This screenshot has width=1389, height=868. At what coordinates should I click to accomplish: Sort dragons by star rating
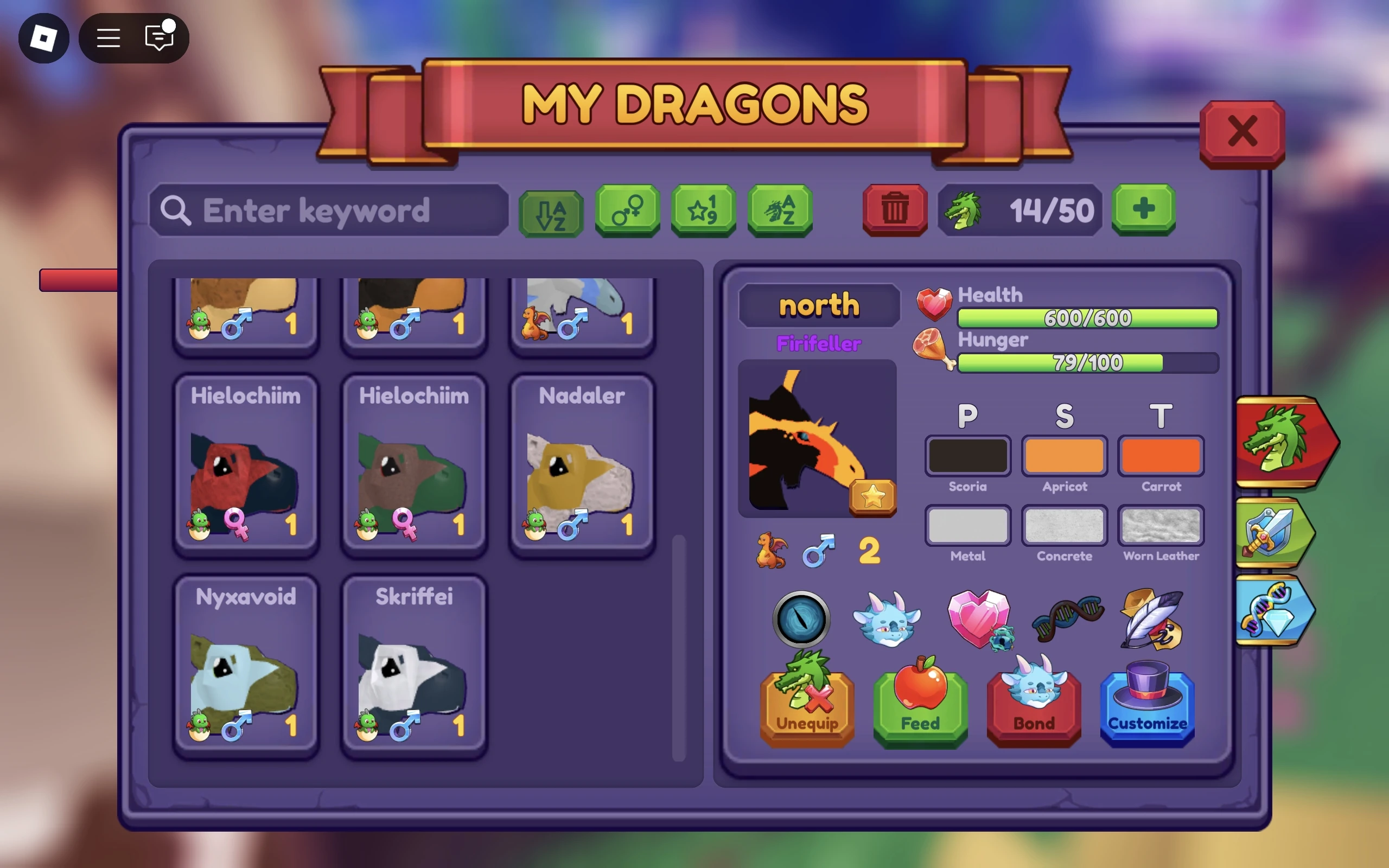[703, 210]
